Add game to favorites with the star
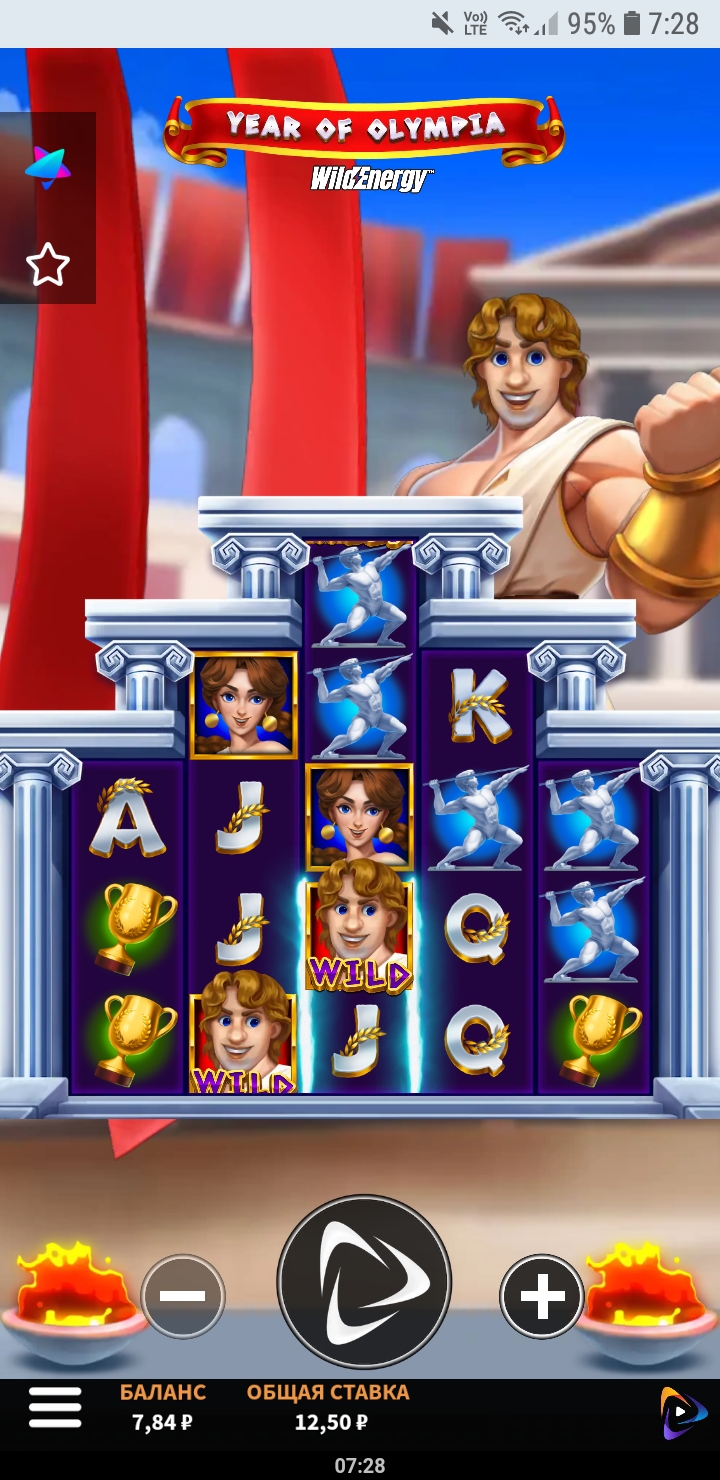The image size is (720, 1480). click(x=47, y=266)
